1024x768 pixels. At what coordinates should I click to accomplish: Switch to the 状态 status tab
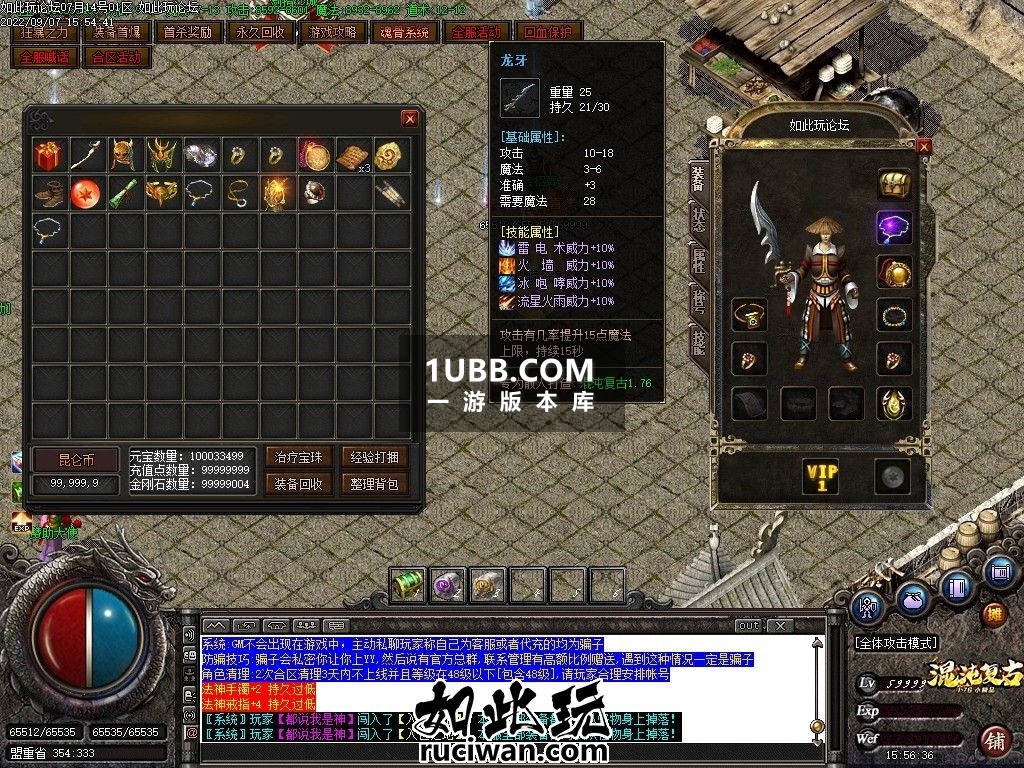[698, 217]
